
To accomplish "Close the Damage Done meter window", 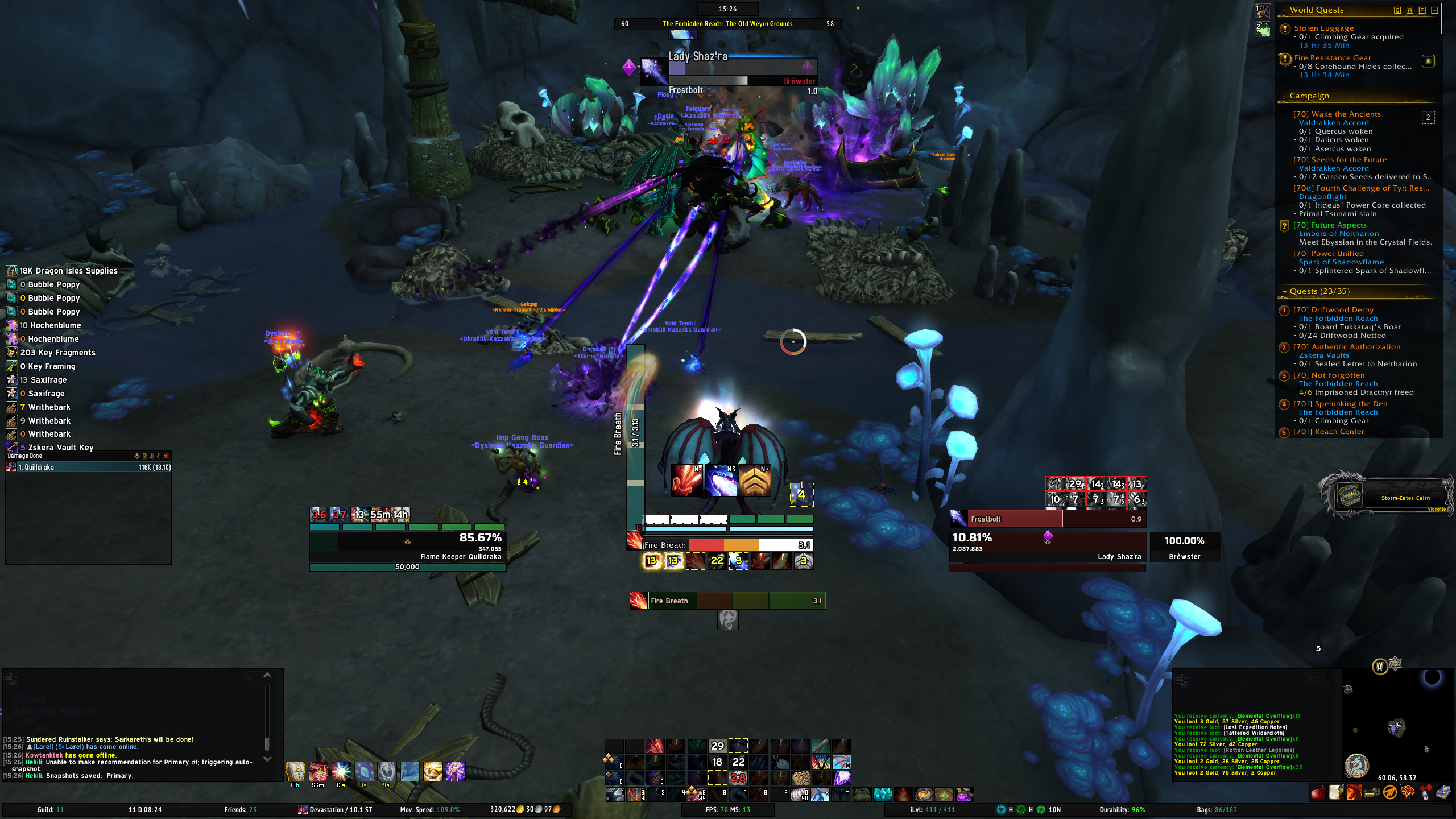I will 166,456.
